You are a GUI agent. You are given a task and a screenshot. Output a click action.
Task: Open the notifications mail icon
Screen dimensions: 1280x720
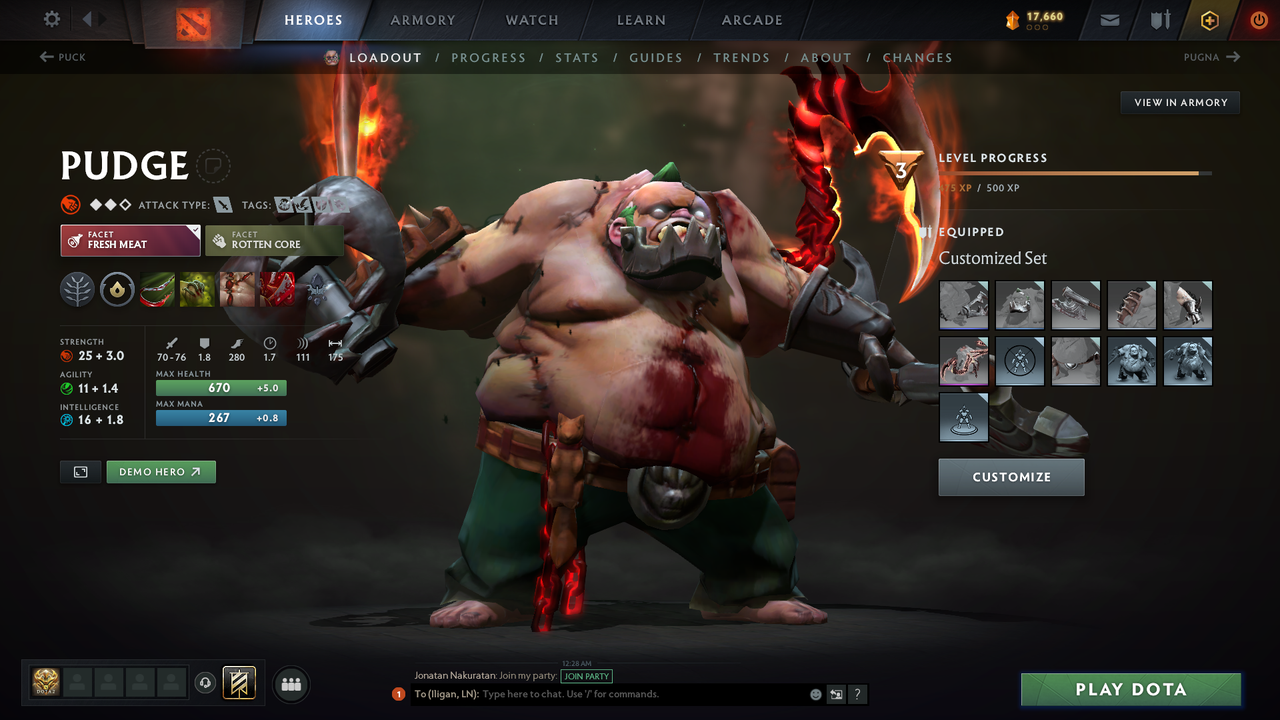point(1108,20)
